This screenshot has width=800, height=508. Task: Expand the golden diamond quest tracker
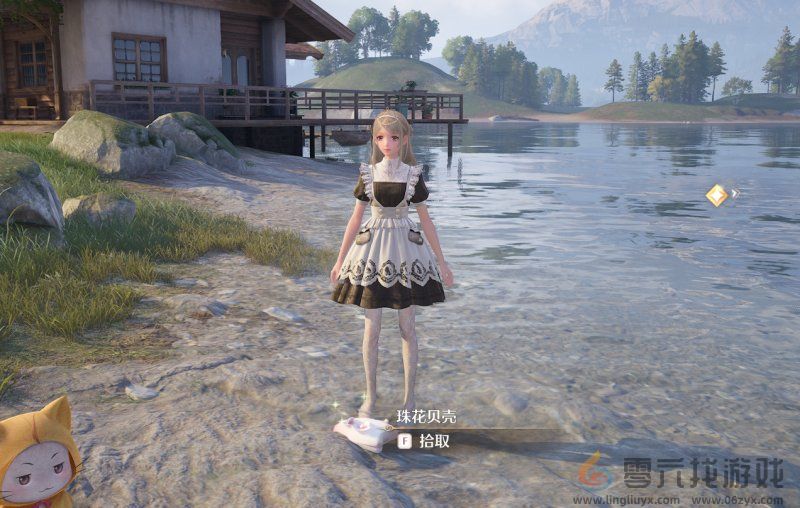tap(718, 195)
